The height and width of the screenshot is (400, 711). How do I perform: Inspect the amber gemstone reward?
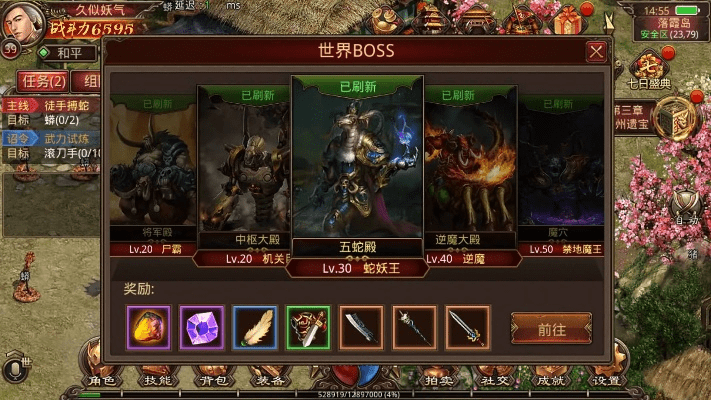[x=149, y=327]
